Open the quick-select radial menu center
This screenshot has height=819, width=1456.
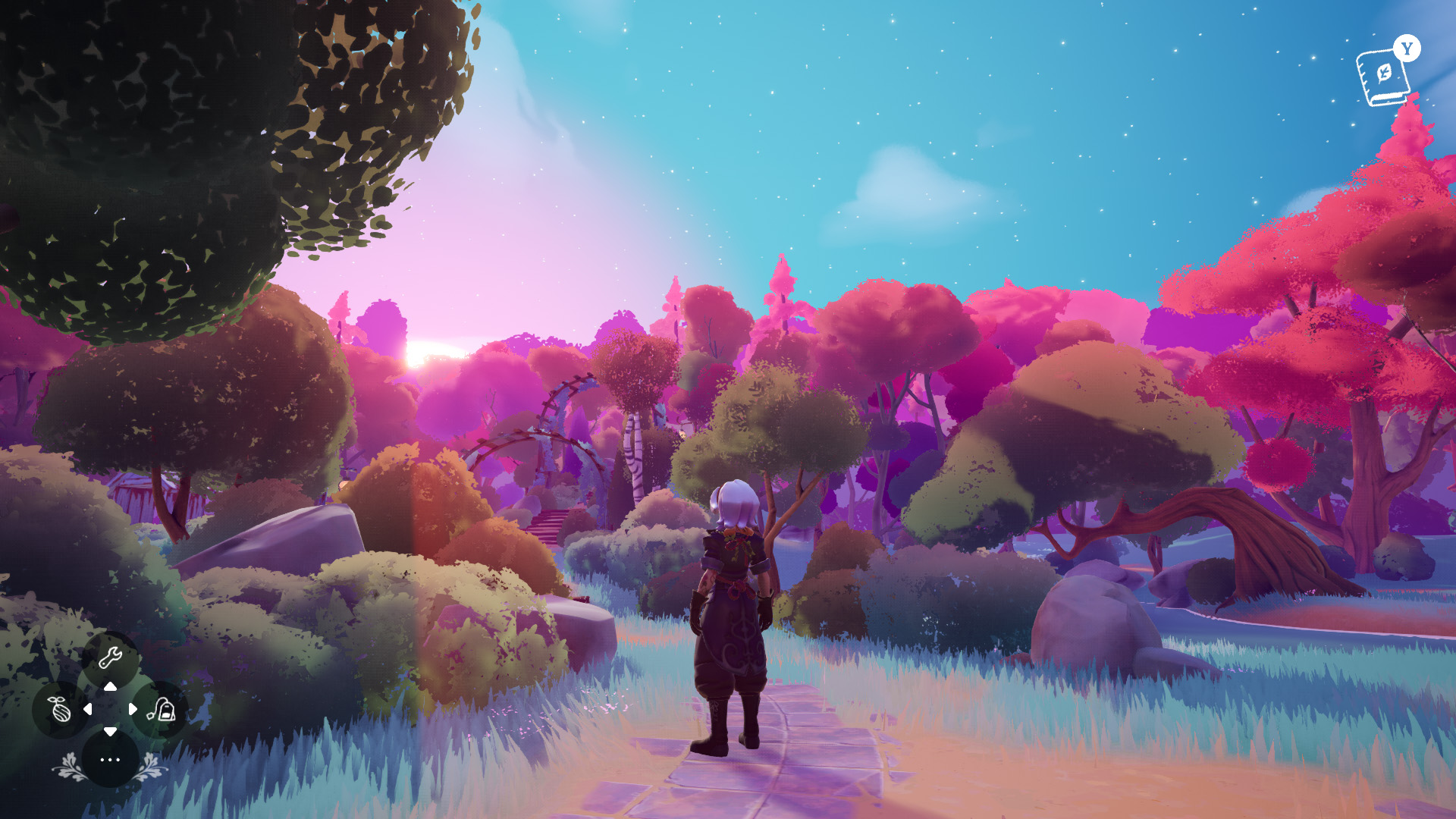(x=111, y=711)
